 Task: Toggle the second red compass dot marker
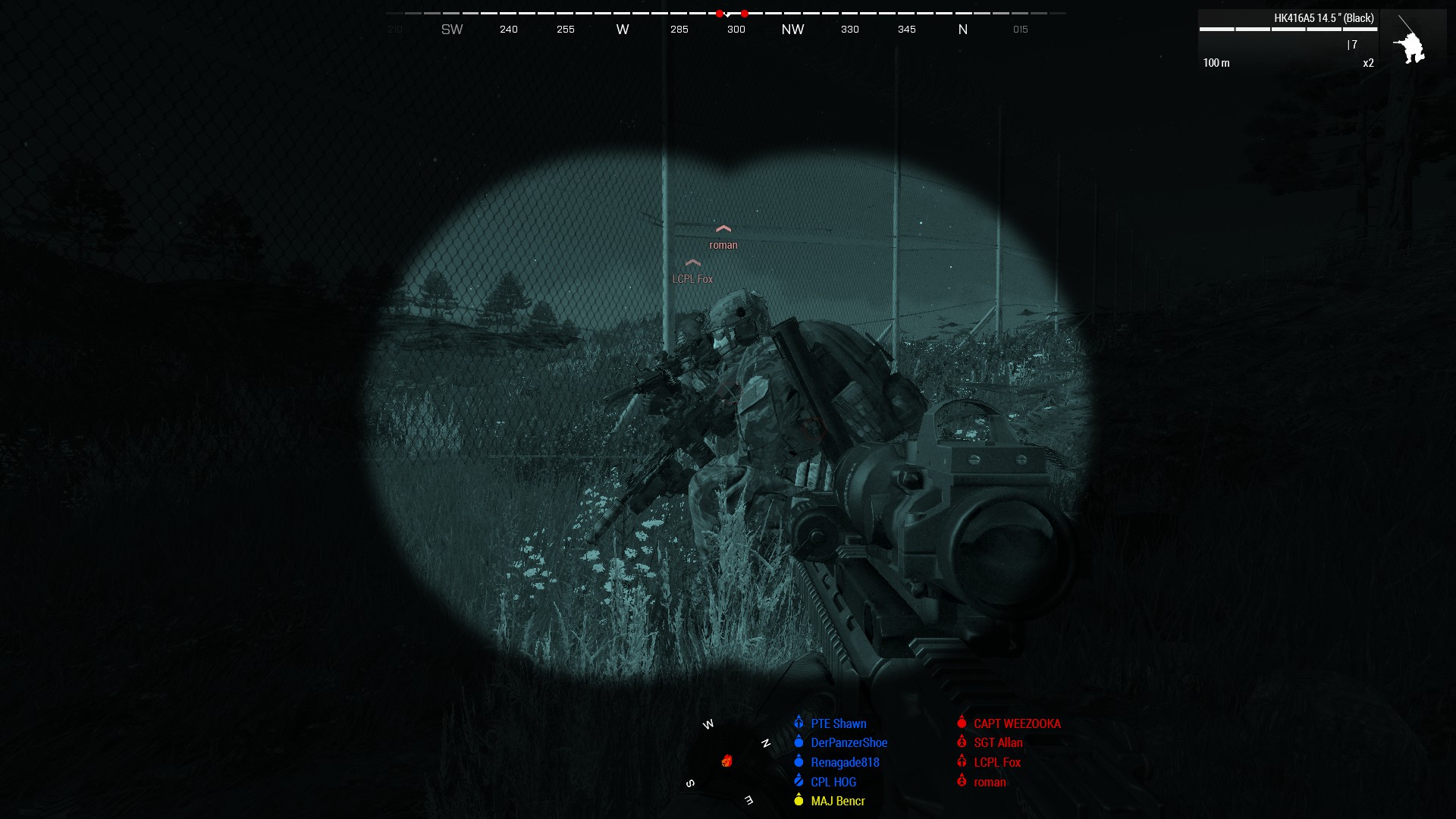coord(744,13)
